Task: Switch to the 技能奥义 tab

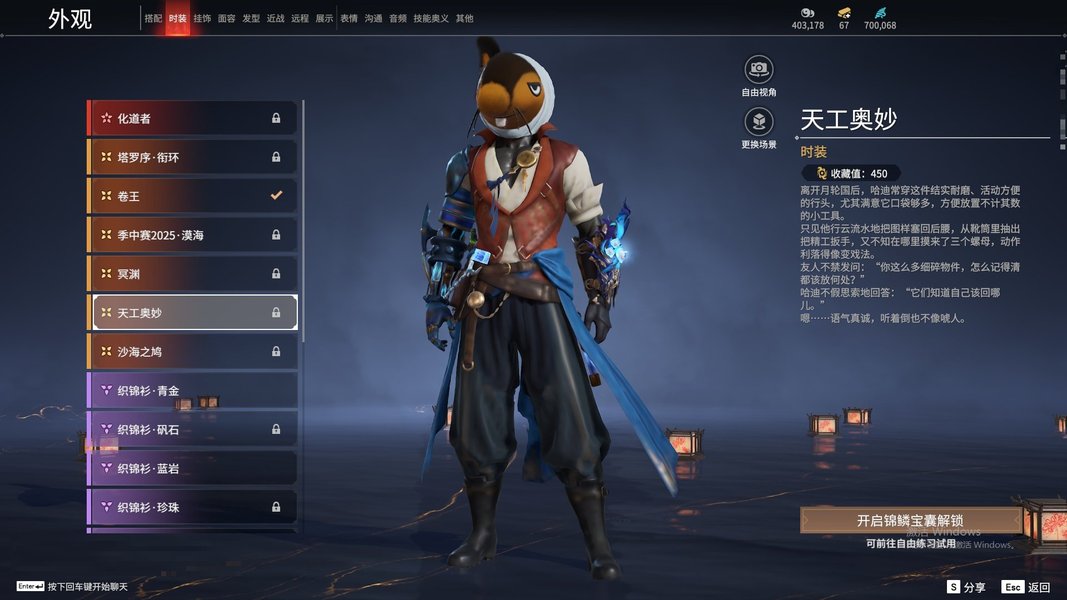Action: coord(431,18)
